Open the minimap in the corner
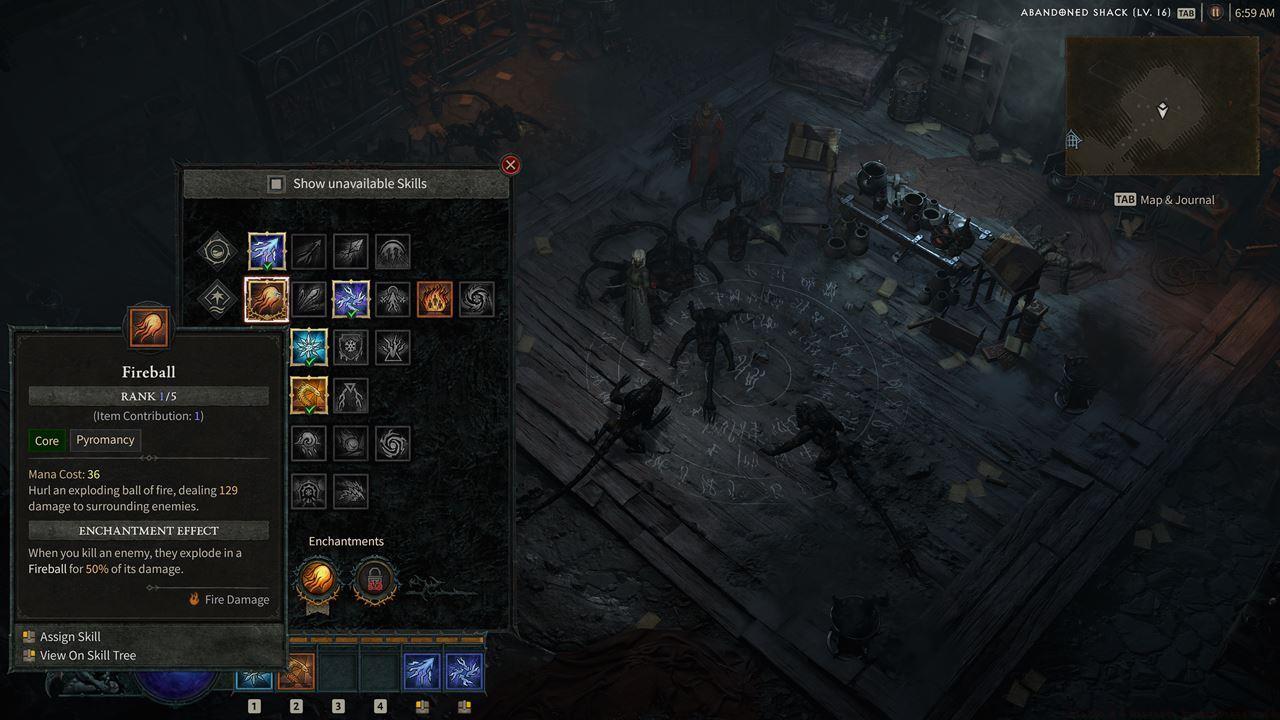This screenshot has height=720, width=1280. coord(1162,106)
